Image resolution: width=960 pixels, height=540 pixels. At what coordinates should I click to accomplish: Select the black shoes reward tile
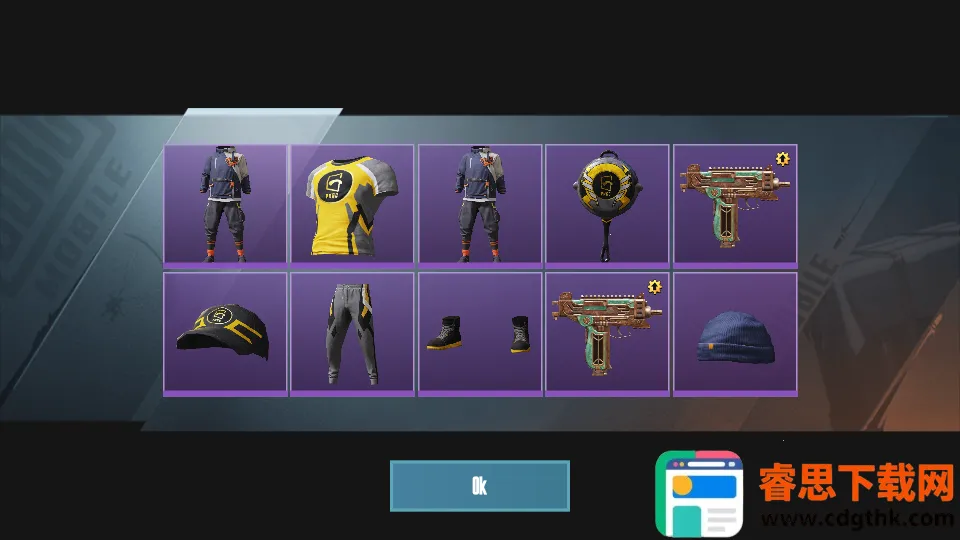[x=480, y=333]
